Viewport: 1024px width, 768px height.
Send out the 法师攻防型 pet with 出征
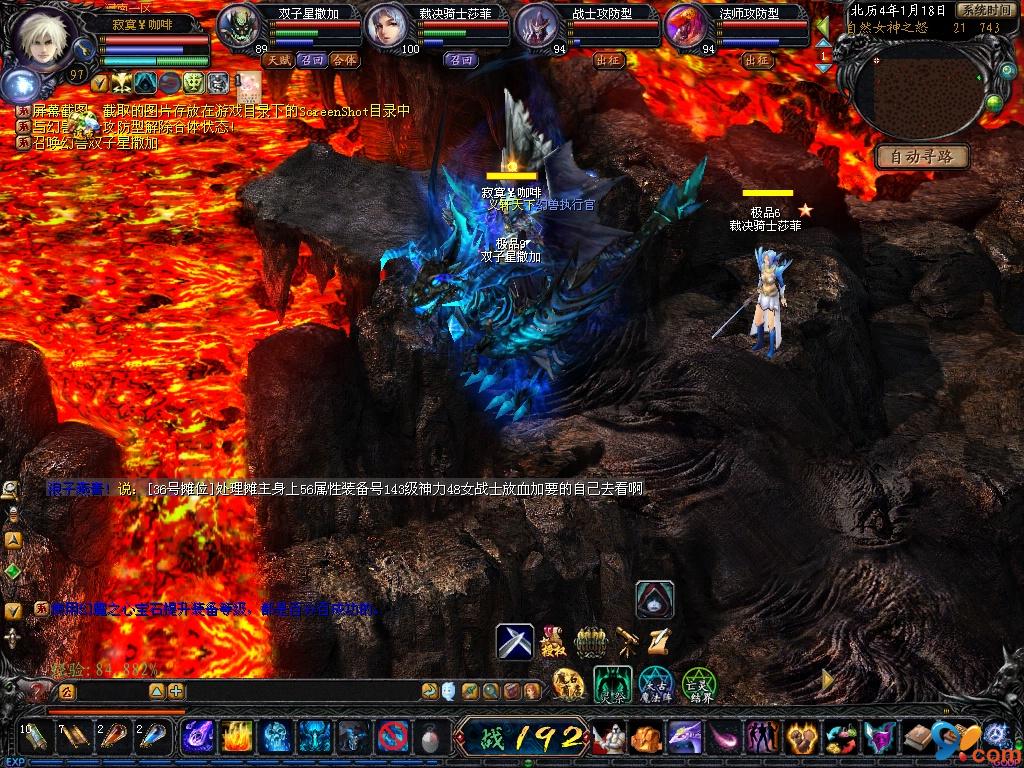[758, 60]
